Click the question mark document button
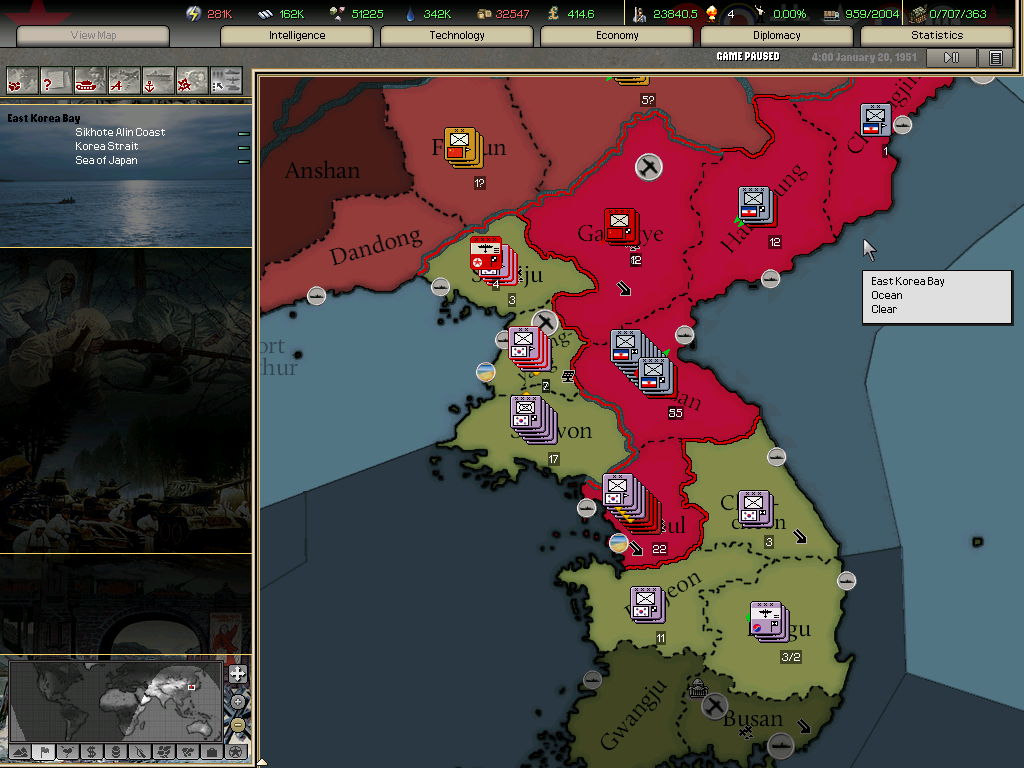Image resolution: width=1024 pixels, height=768 pixels. pos(56,79)
